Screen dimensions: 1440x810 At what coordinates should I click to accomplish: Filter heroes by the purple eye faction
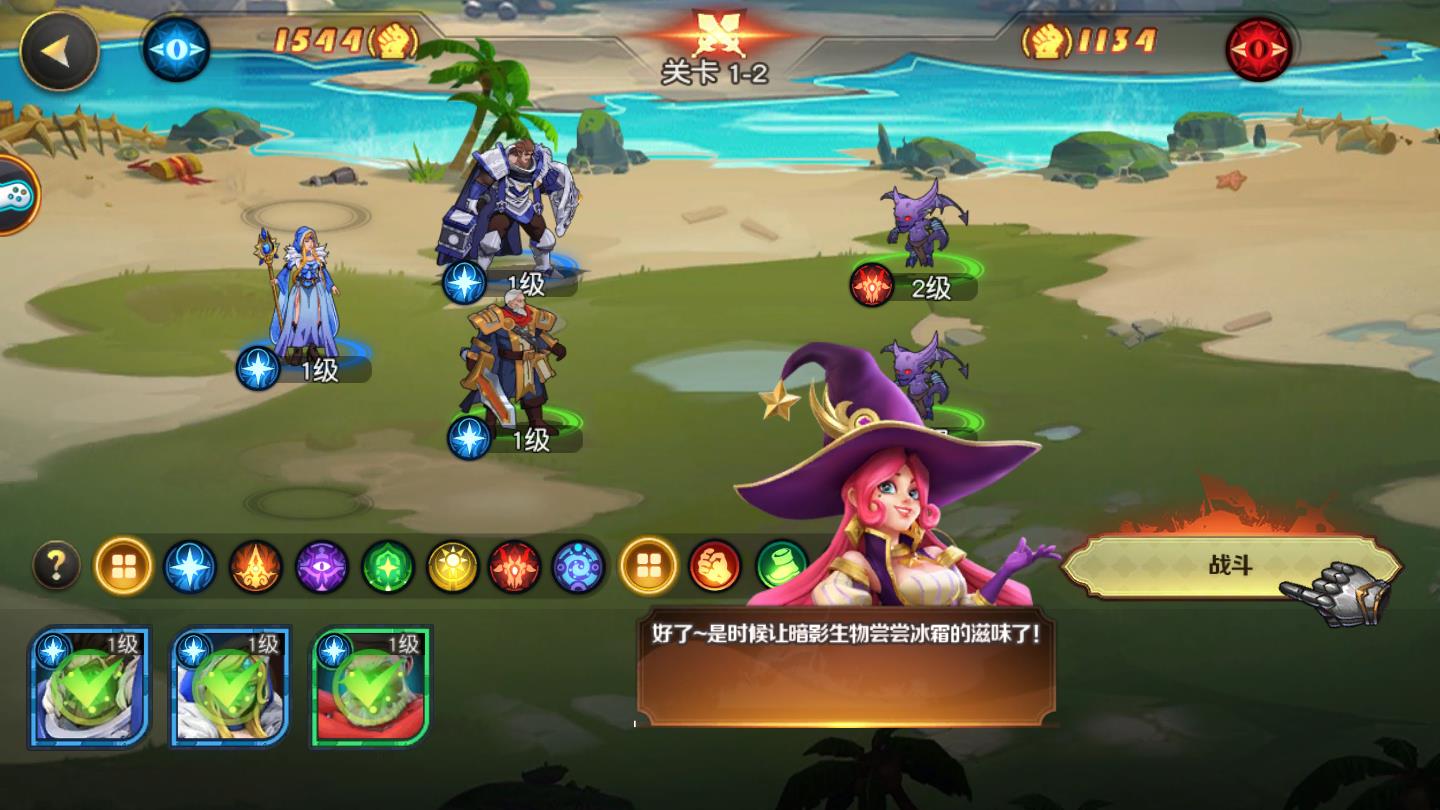[x=322, y=566]
